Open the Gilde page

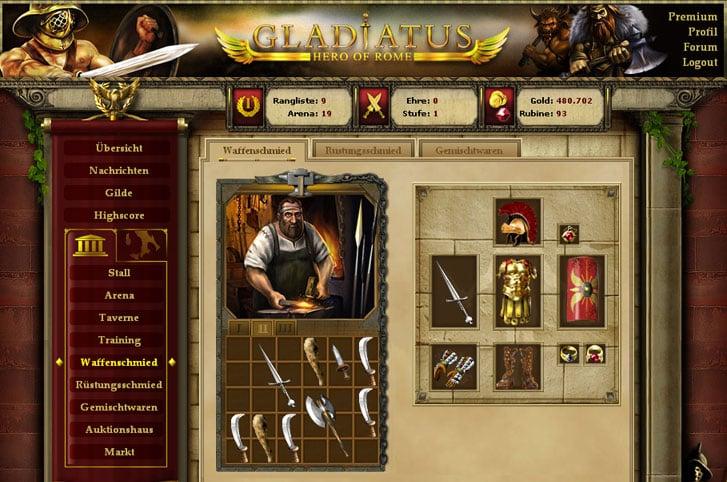pyautogui.click(x=119, y=193)
